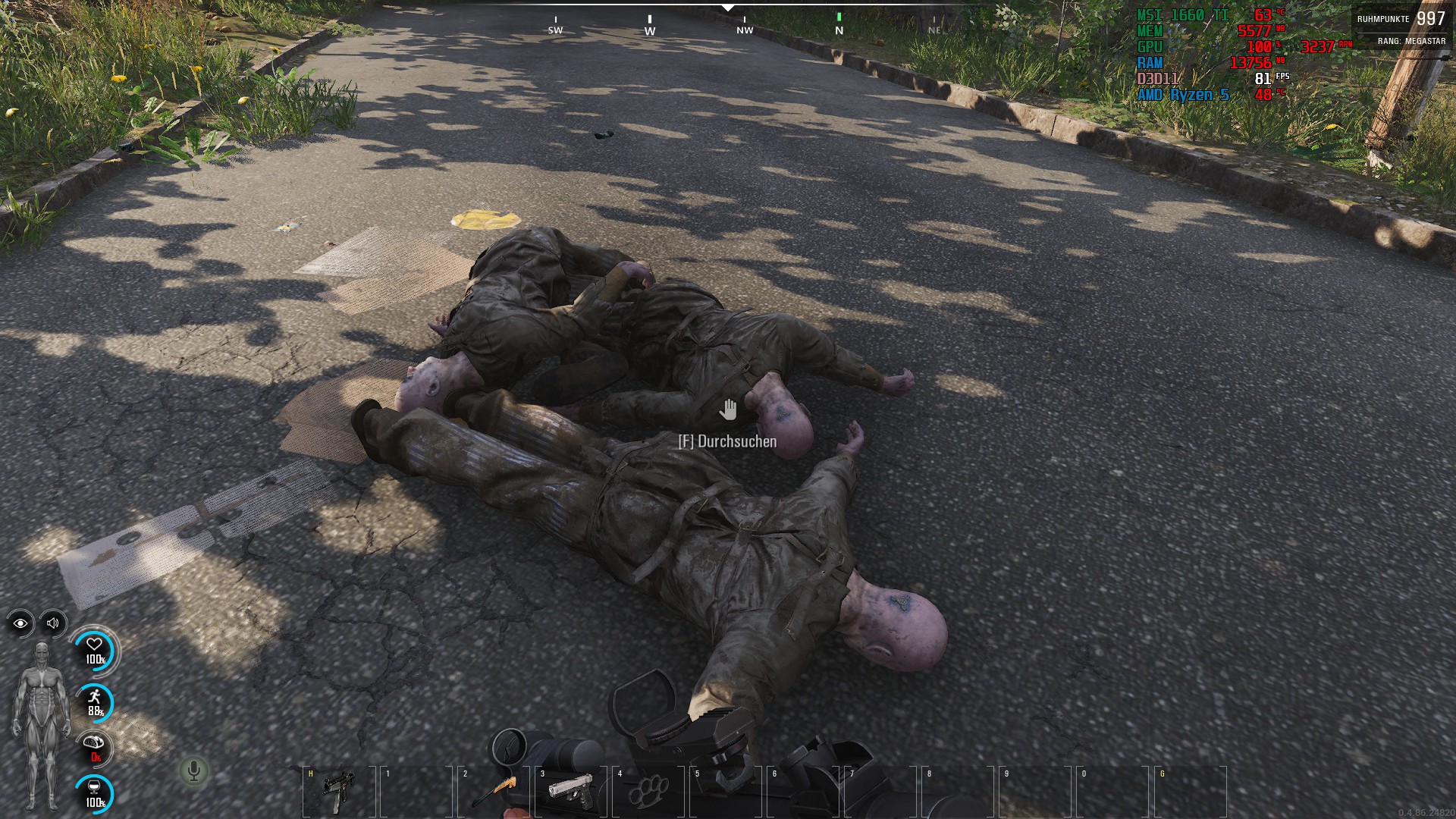This screenshot has width=1456, height=819.
Task: Mute the speaker sound indicator
Action: [x=52, y=623]
